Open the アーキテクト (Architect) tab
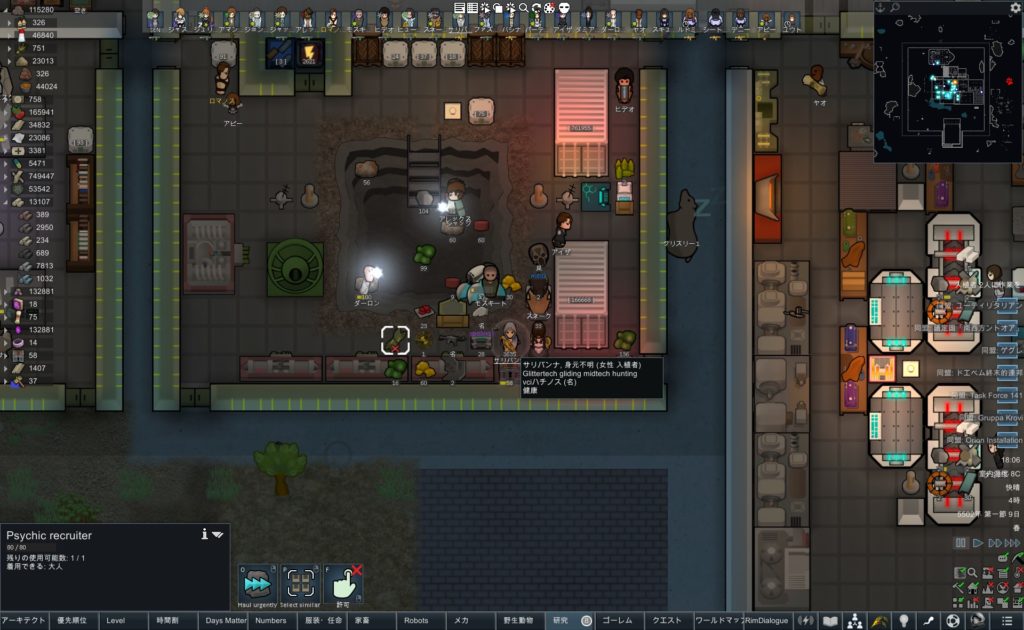The width and height of the screenshot is (1024, 630). [x=24, y=621]
